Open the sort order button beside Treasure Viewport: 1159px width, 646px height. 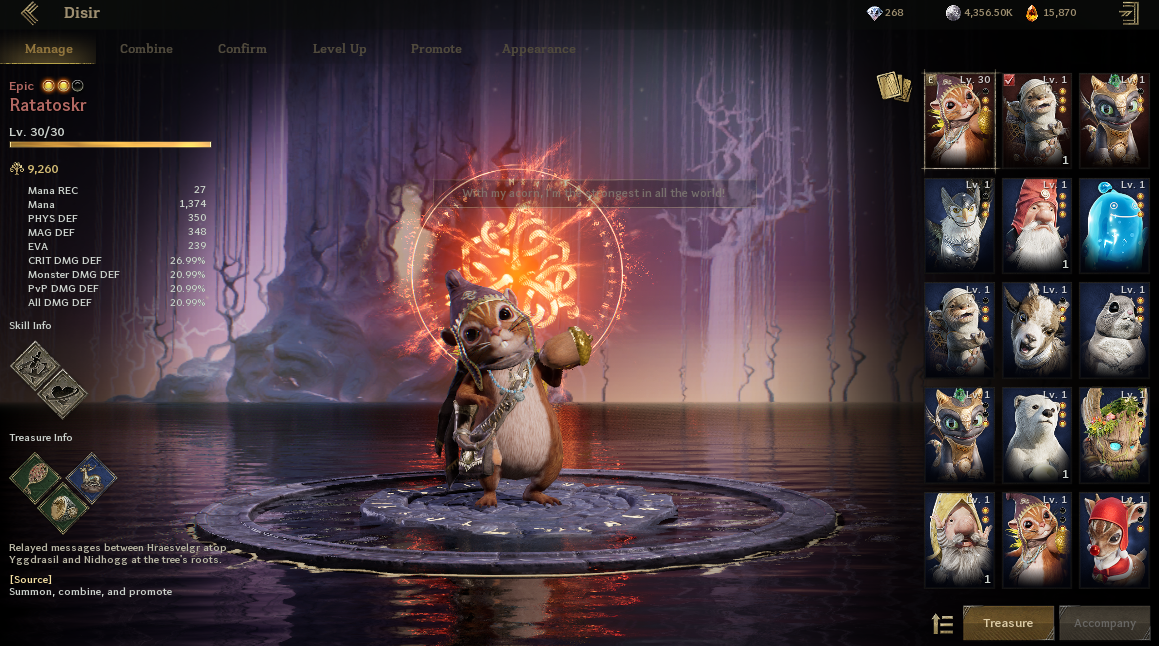[x=942, y=624]
